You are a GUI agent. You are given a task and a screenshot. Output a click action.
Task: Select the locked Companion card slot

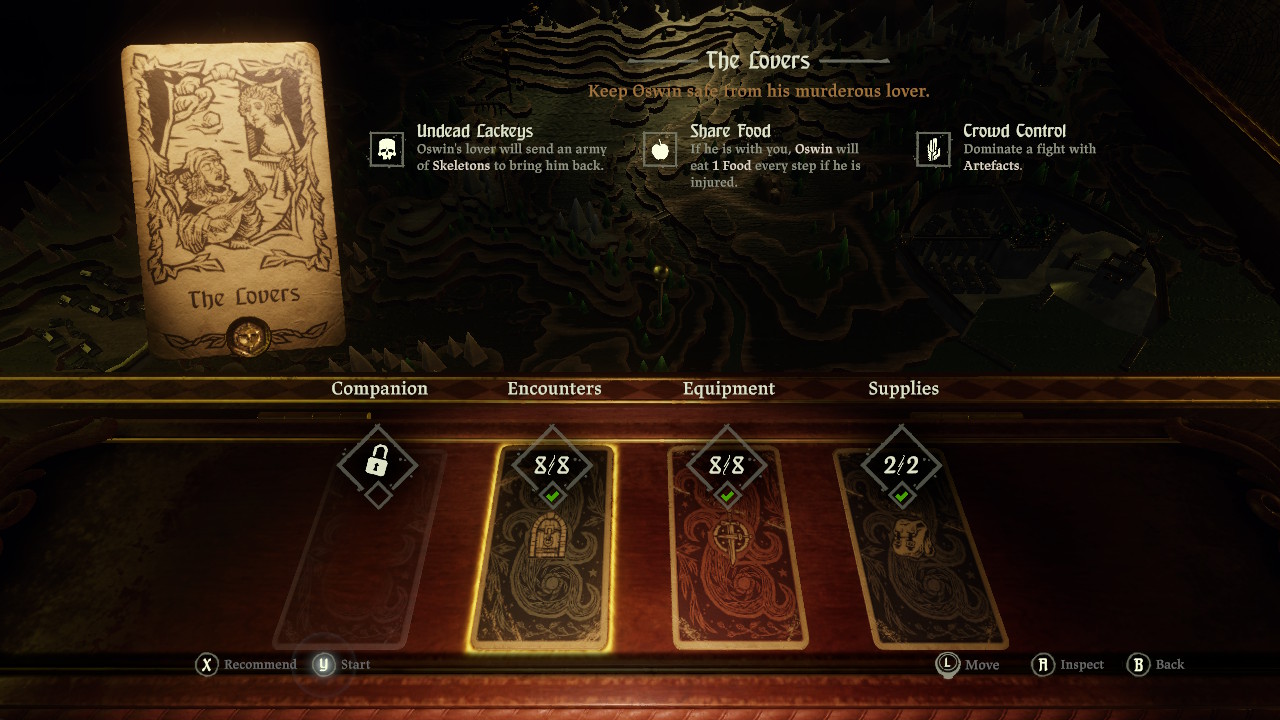[360, 550]
